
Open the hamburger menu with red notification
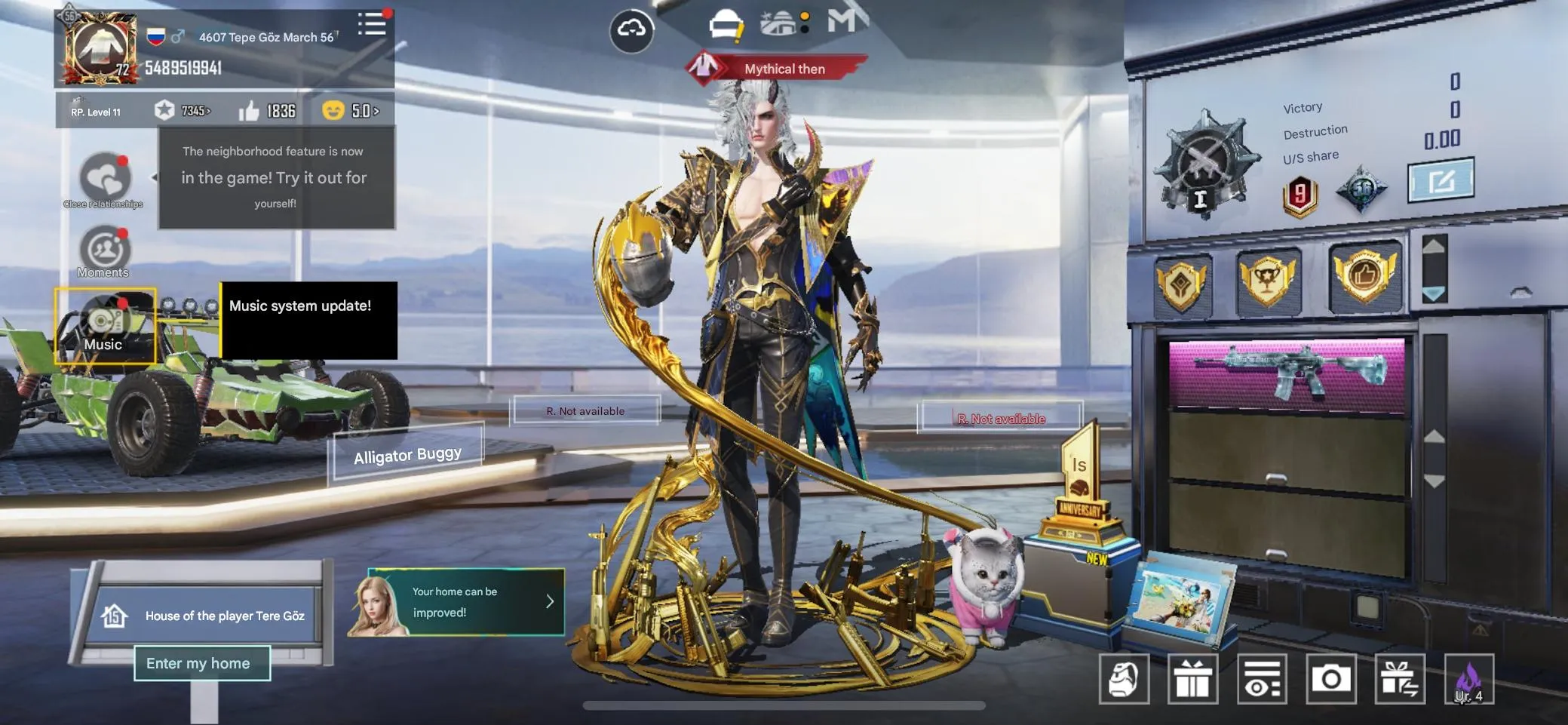[x=373, y=23]
